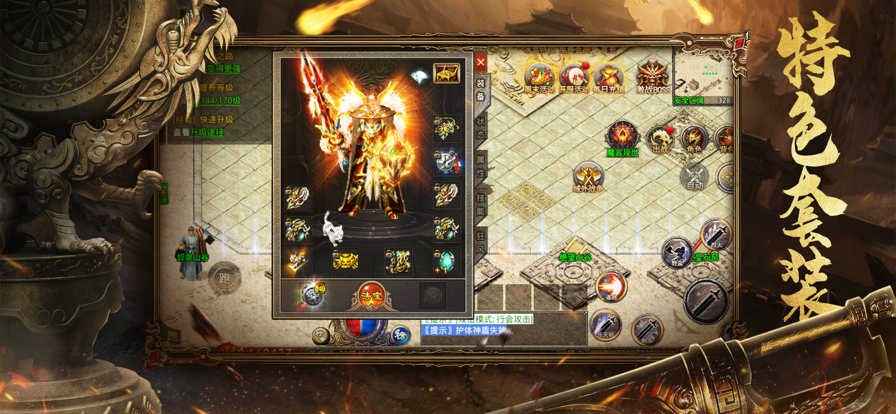Close the equipment panel with the red X
Viewport: 896px width, 414px height.
click(481, 60)
